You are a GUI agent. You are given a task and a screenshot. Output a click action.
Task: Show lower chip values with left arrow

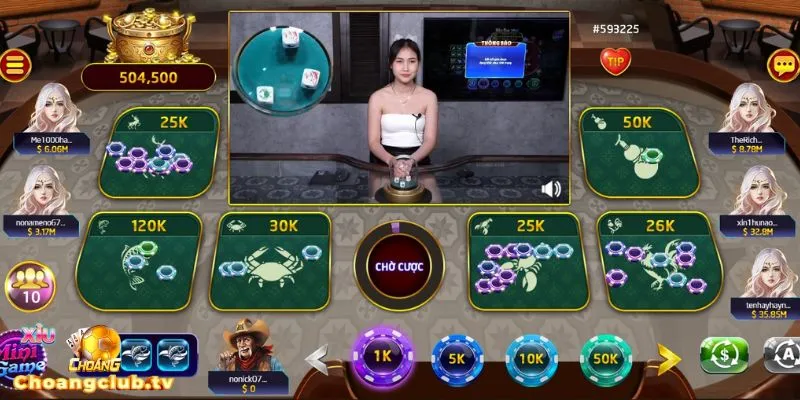click(x=320, y=358)
